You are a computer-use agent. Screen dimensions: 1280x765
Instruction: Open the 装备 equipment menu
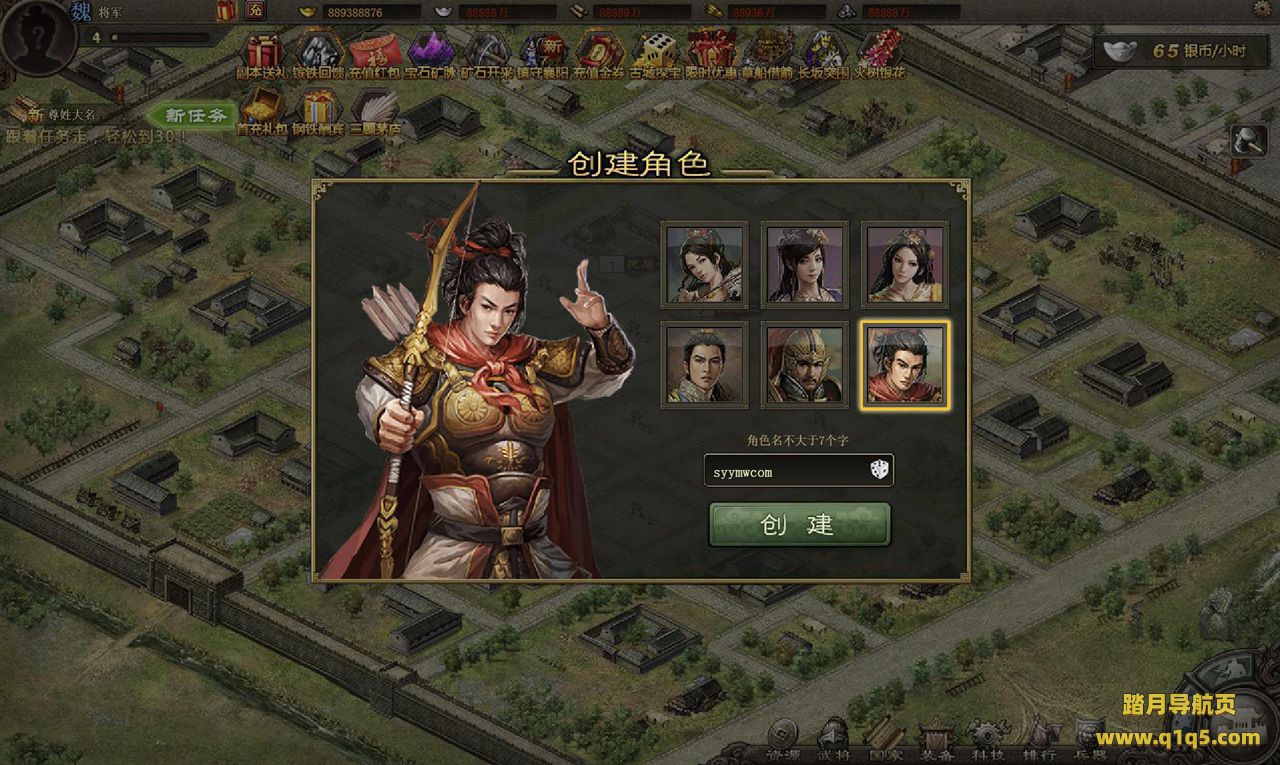click(937, 740)
